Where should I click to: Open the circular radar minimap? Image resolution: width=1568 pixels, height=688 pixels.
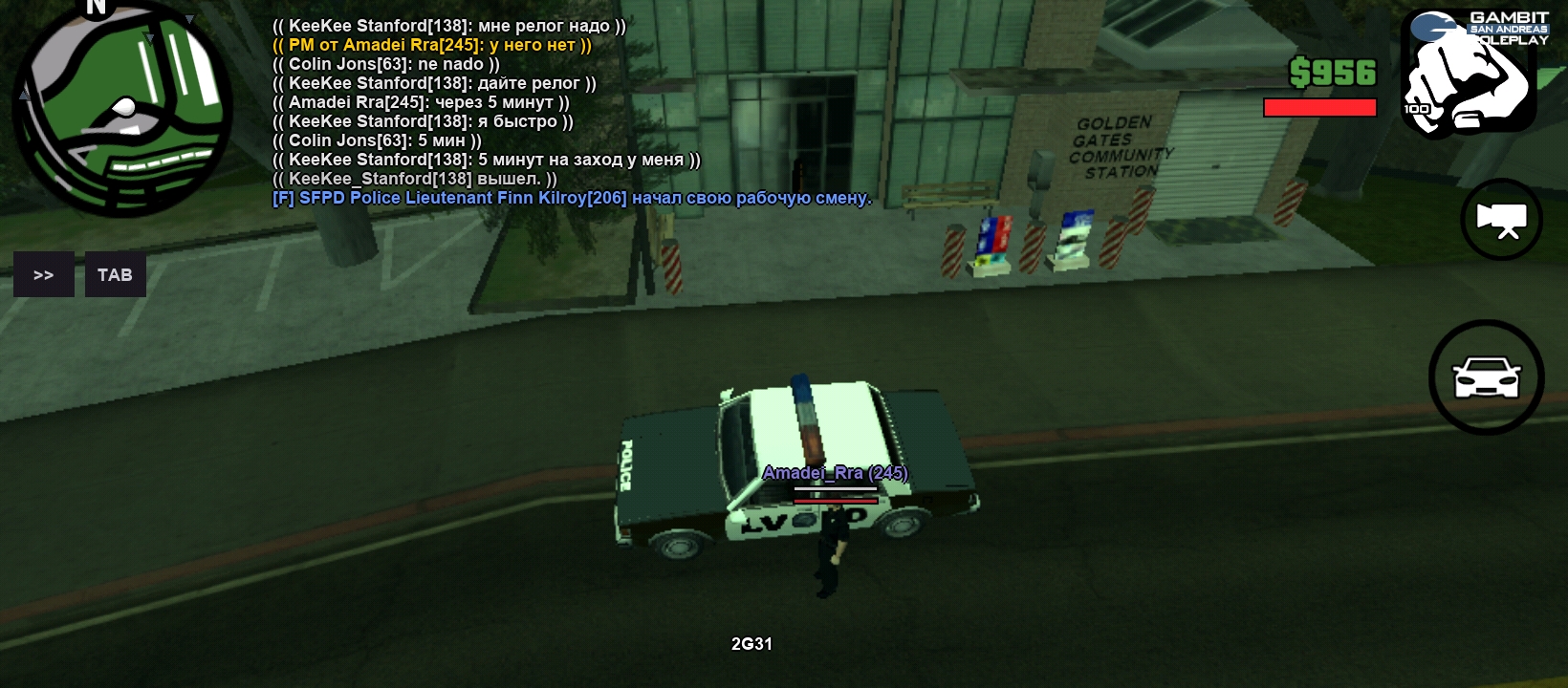click(x=122, y=108)
